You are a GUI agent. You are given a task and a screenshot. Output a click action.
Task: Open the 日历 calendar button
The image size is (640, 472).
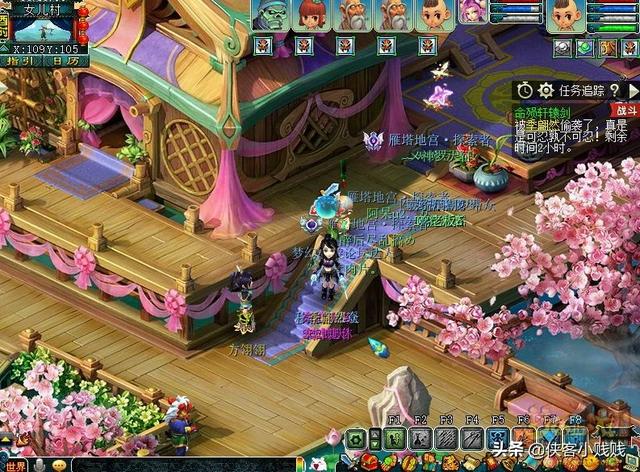(65, 61)
